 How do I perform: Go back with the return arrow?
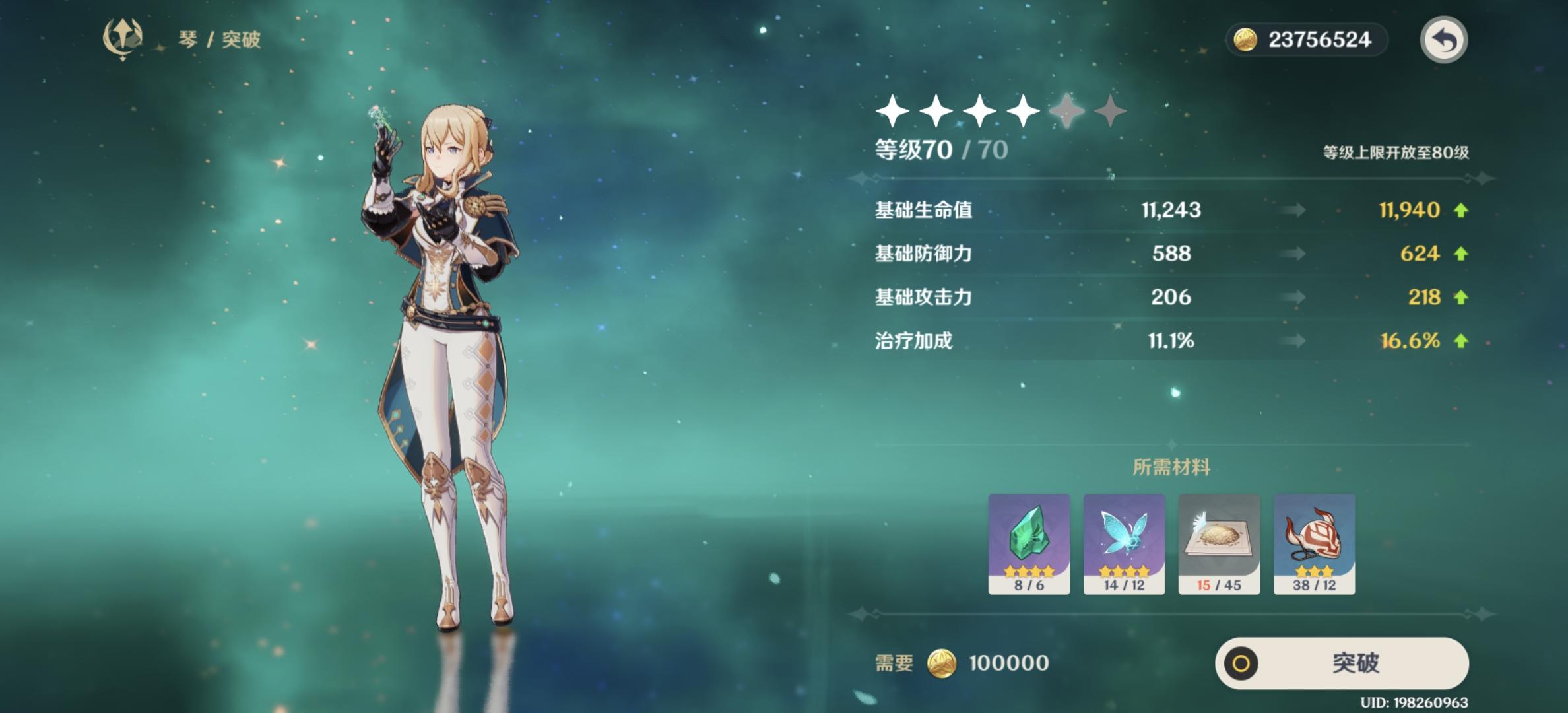(1443, 40)
